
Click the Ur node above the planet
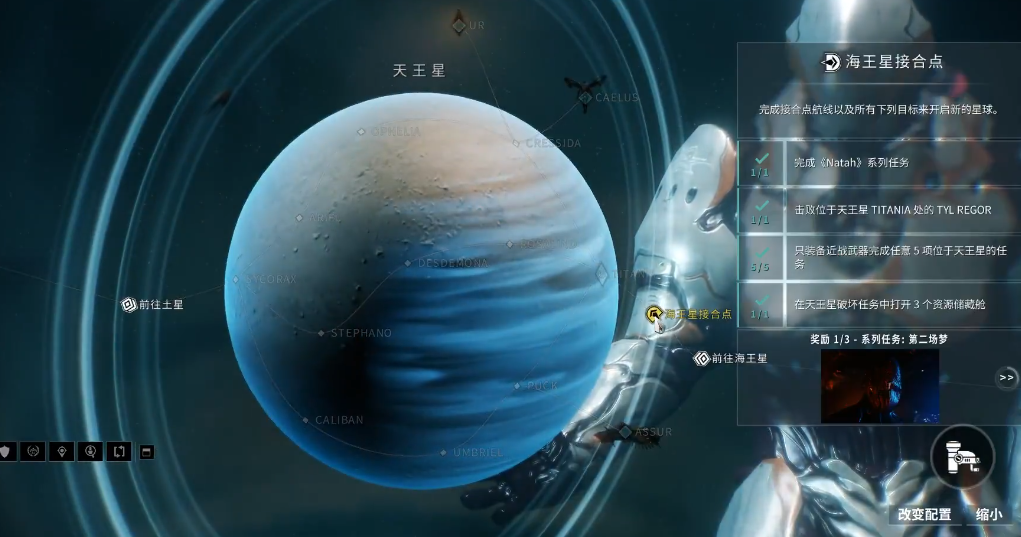click(459, 25)
